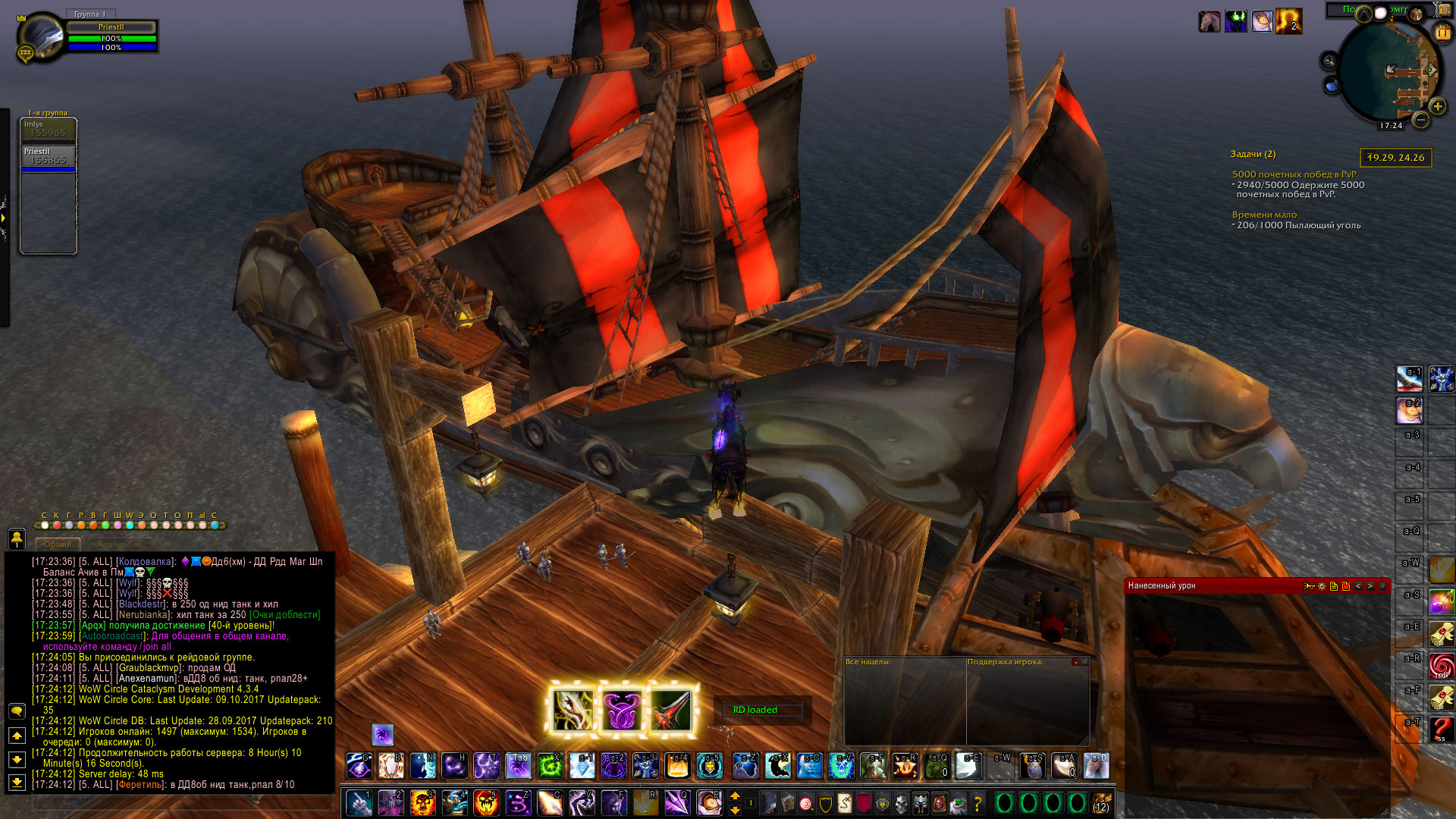Open the backpack showing 12 free slots

(1101, 802)
